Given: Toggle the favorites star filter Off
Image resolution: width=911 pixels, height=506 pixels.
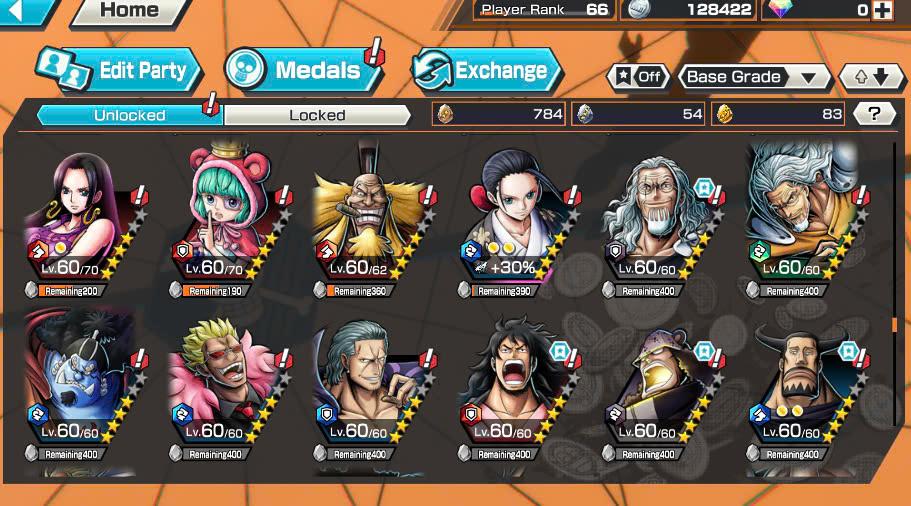Looking at the screenshot, I should click(x=638, y=77).
